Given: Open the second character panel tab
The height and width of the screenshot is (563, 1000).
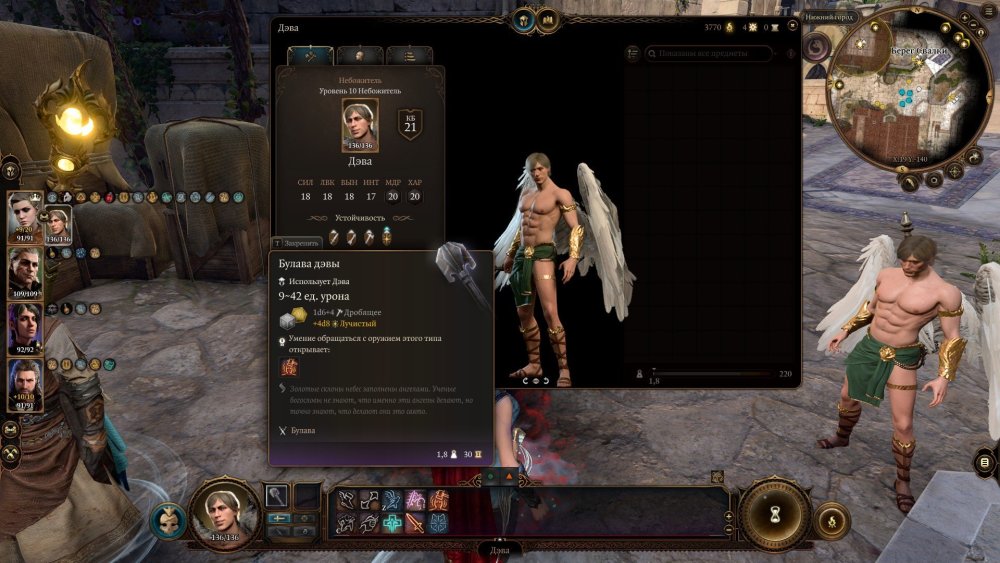Looking at the screenshot, I should [360, 56].
